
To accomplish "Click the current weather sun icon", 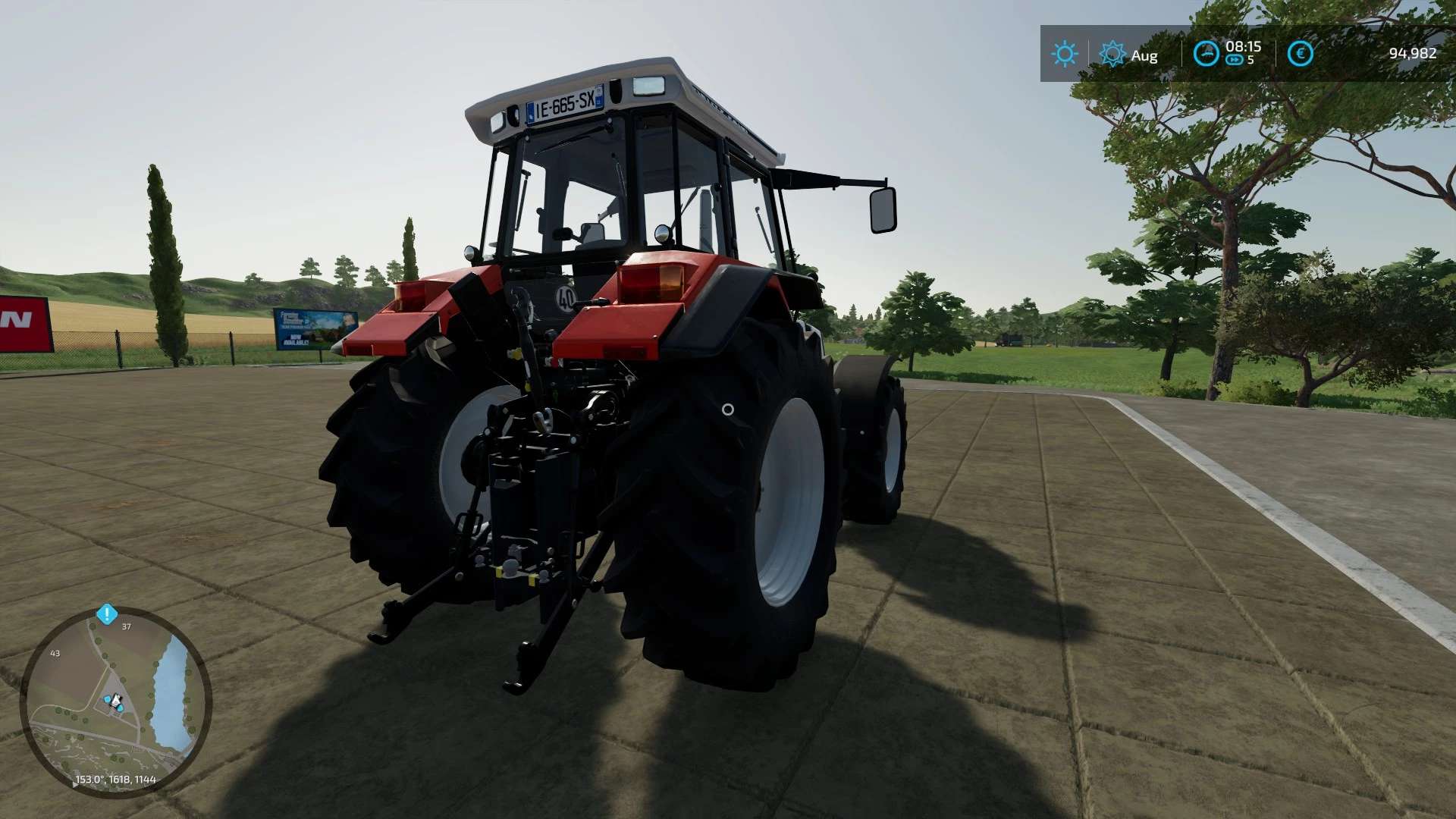I will click(x=1065, y=52).
